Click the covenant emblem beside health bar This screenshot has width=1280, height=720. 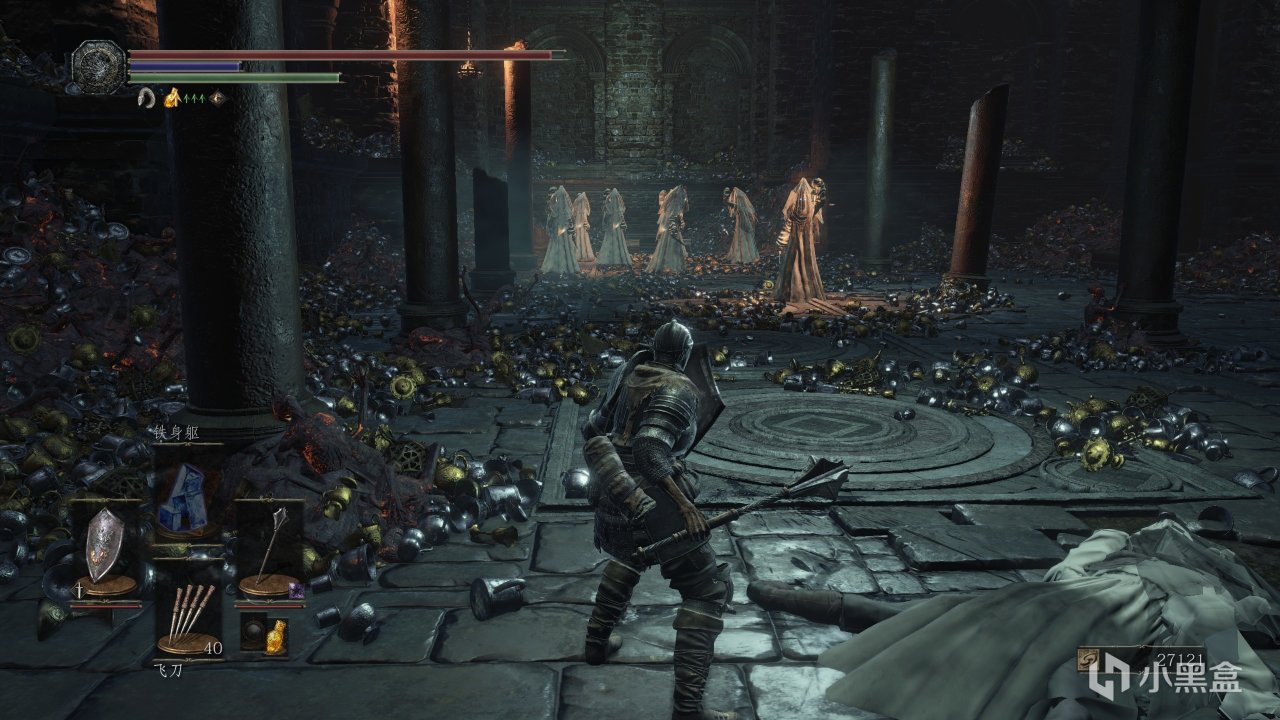99,66
